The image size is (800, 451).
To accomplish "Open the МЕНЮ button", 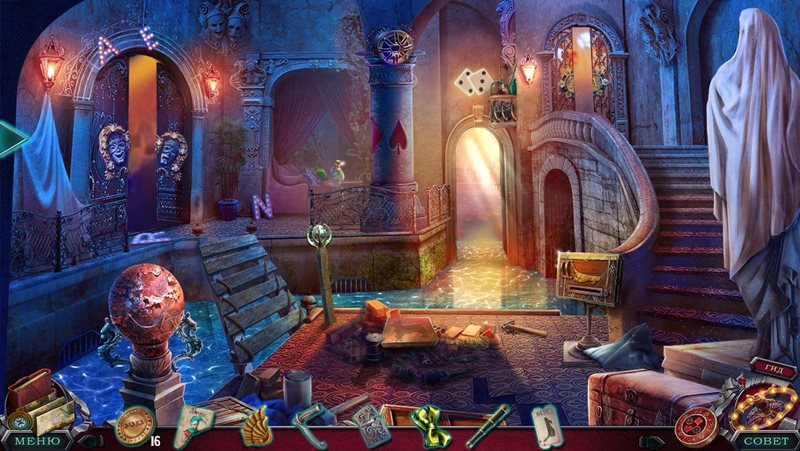I will 37,440.
